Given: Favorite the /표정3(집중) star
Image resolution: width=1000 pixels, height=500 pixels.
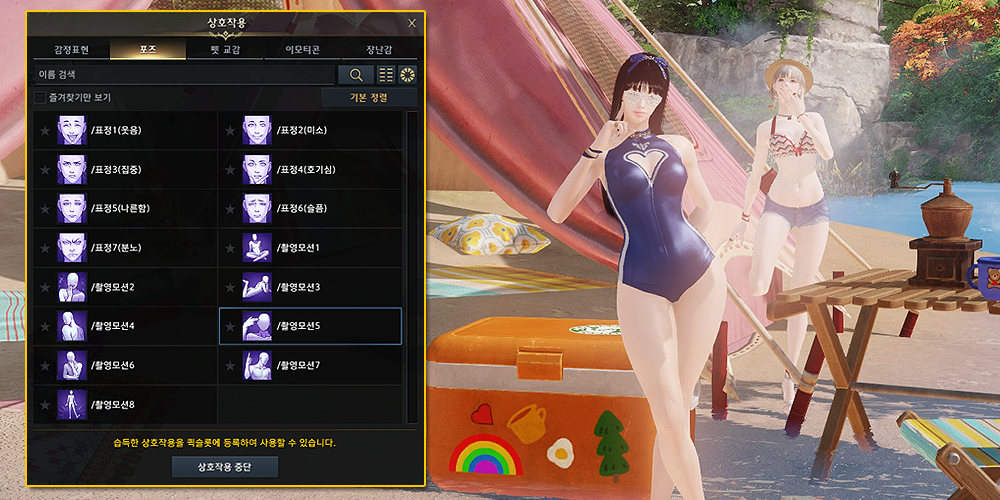Looking at the screenshot, I should [x=44, y=170].
